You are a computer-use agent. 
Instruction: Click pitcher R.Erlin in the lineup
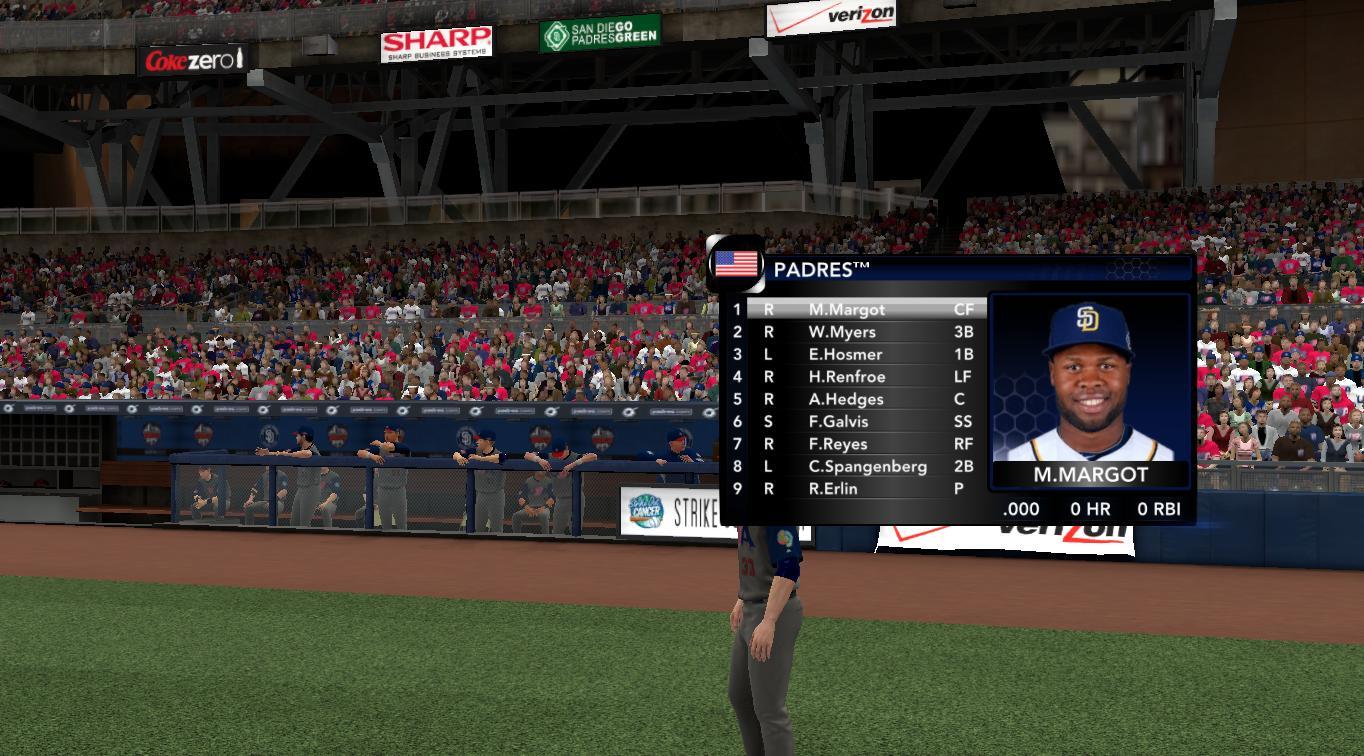834,489
